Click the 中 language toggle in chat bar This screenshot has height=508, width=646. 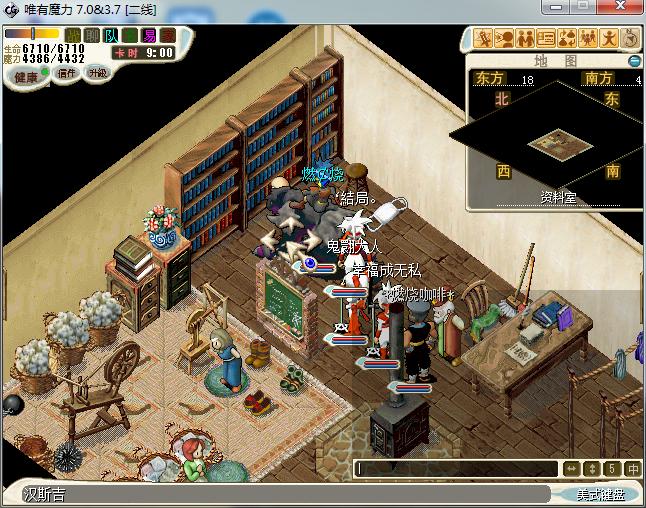point(633,468)
